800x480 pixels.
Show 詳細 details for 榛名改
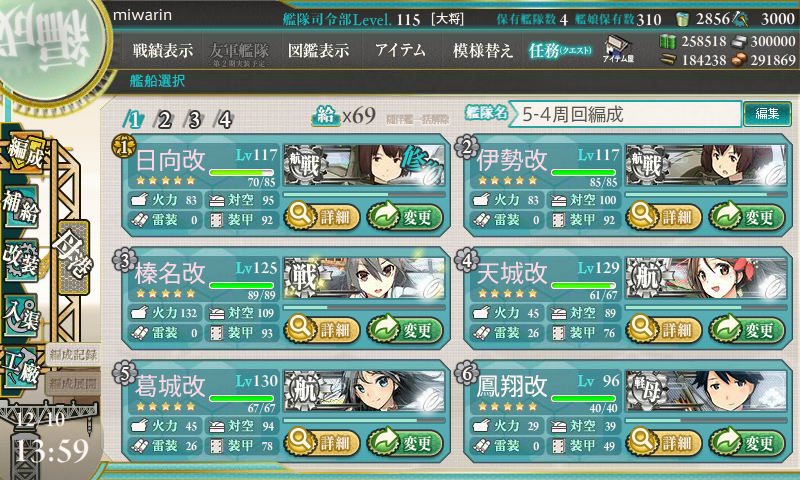pos(320,328)
